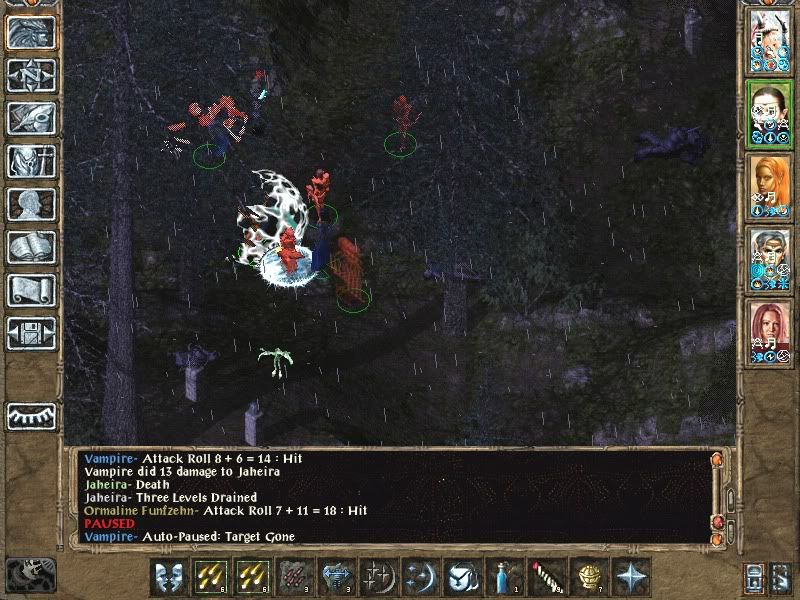The height and width of the screenshot is (600, 800).
Task: Select the grey-haired man portrait
Action: (770, 255)
